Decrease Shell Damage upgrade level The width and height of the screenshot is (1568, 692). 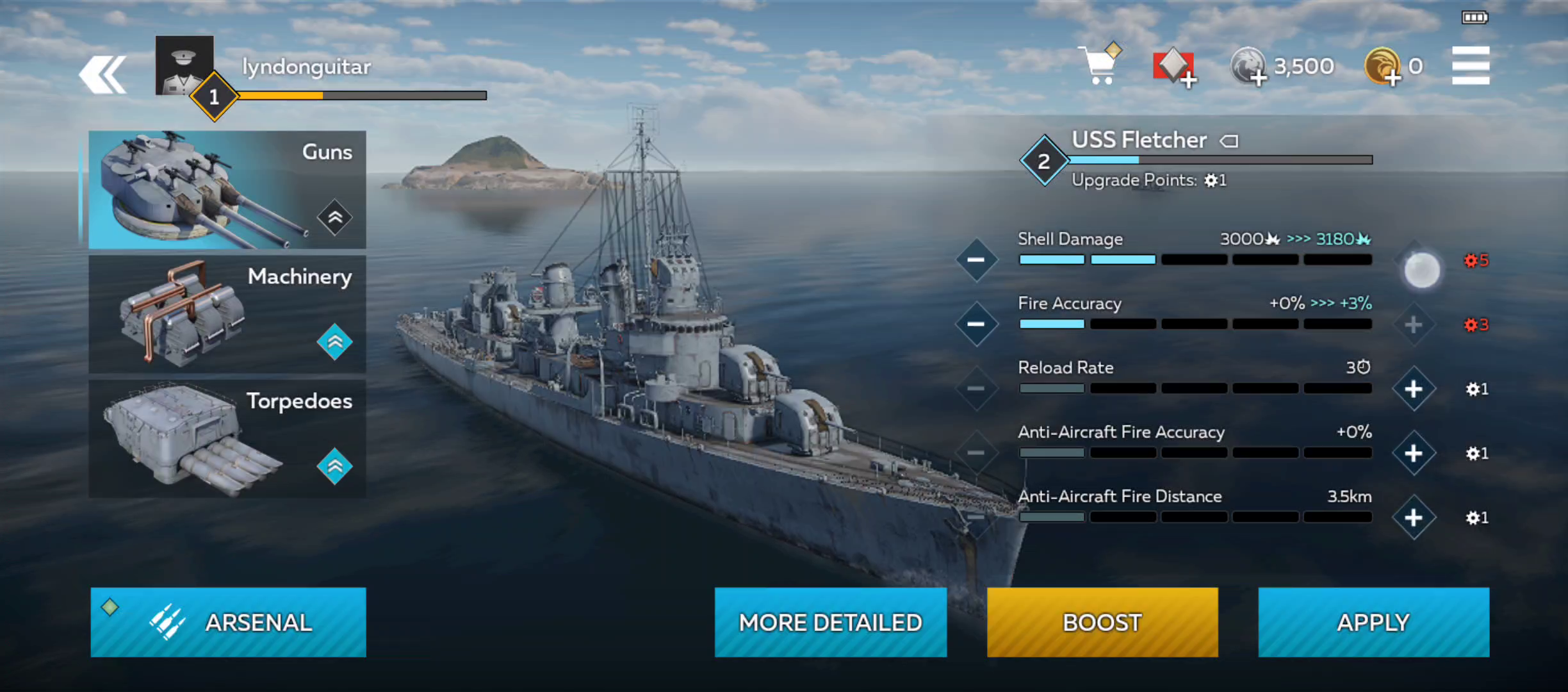pyautogui.click(x=976, y=259)
